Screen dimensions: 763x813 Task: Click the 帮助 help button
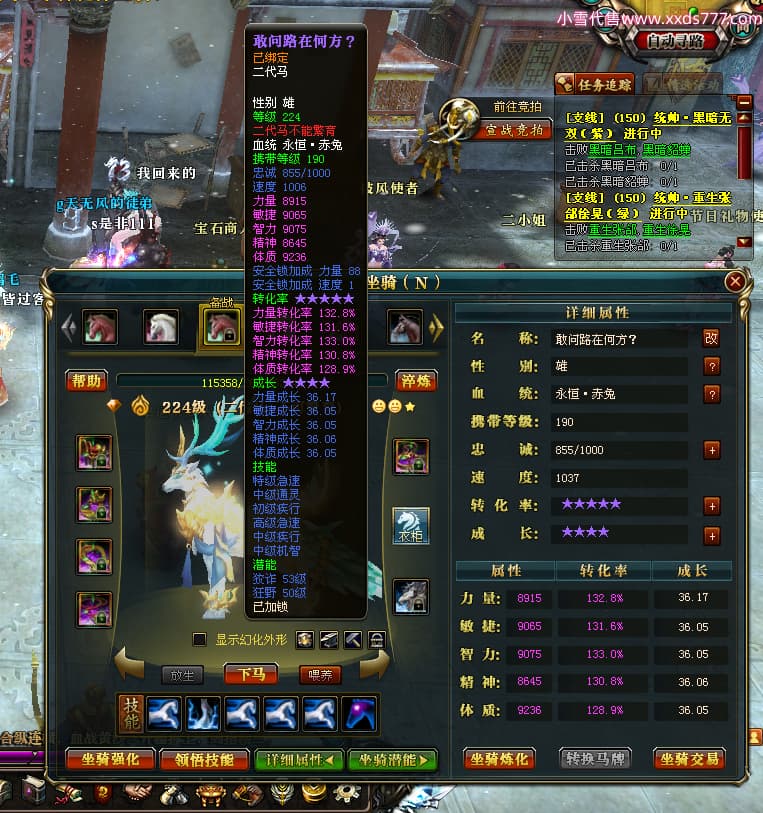point(87,380)
